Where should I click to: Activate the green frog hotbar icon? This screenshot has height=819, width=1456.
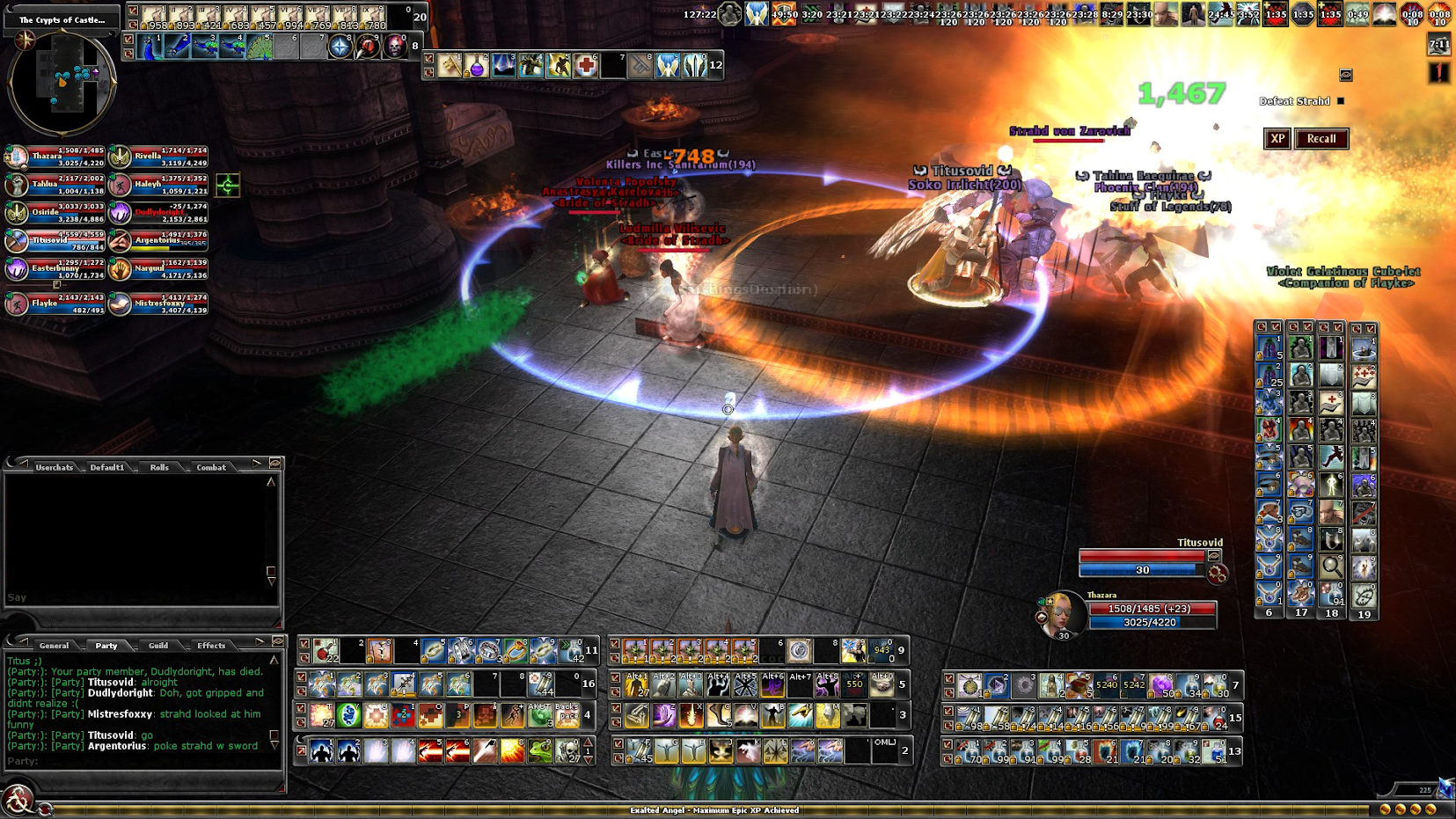pos(540,751)
